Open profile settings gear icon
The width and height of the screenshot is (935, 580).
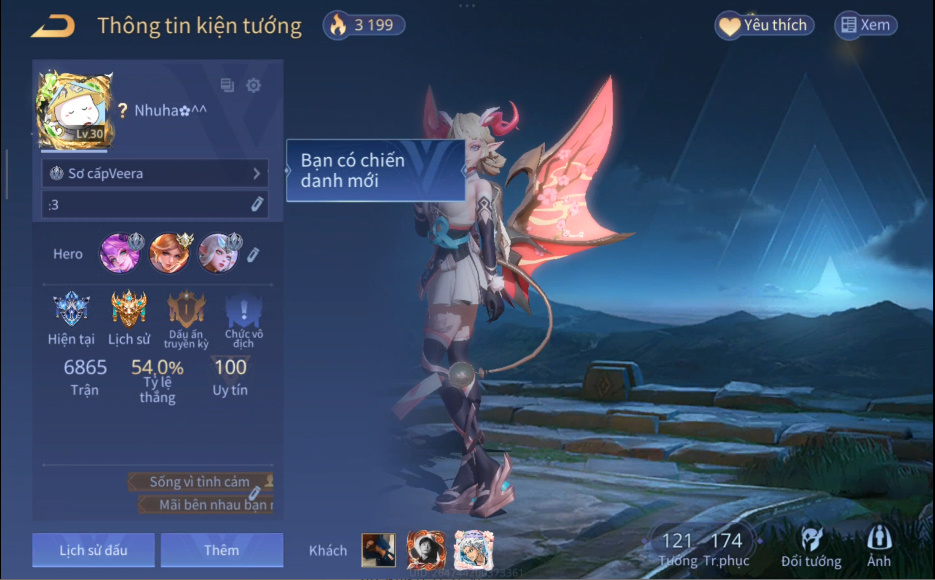(x=254, y=85)
